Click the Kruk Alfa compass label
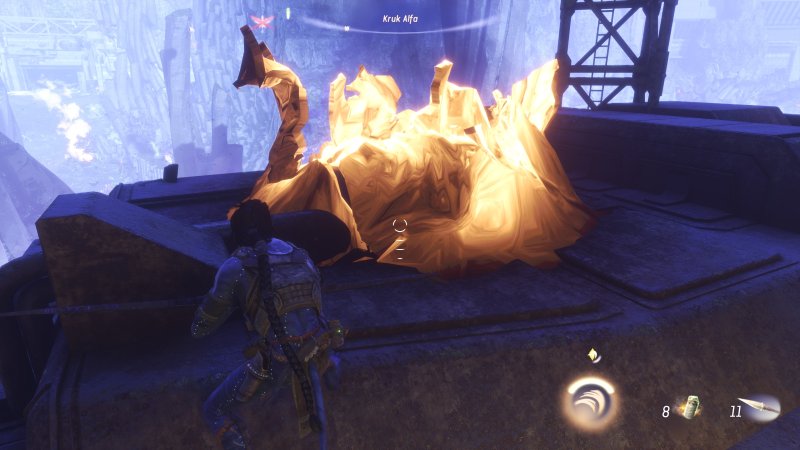Viewport: 800px width, 450px height. coord(400,18)
